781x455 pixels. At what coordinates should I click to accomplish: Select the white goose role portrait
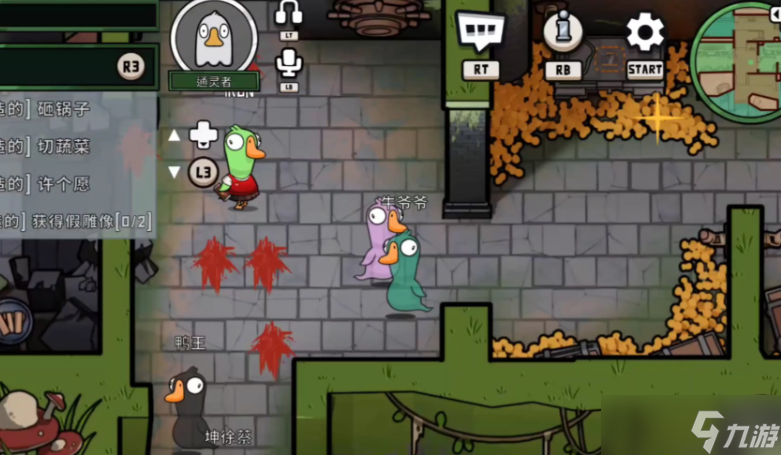tap(214, 37)
